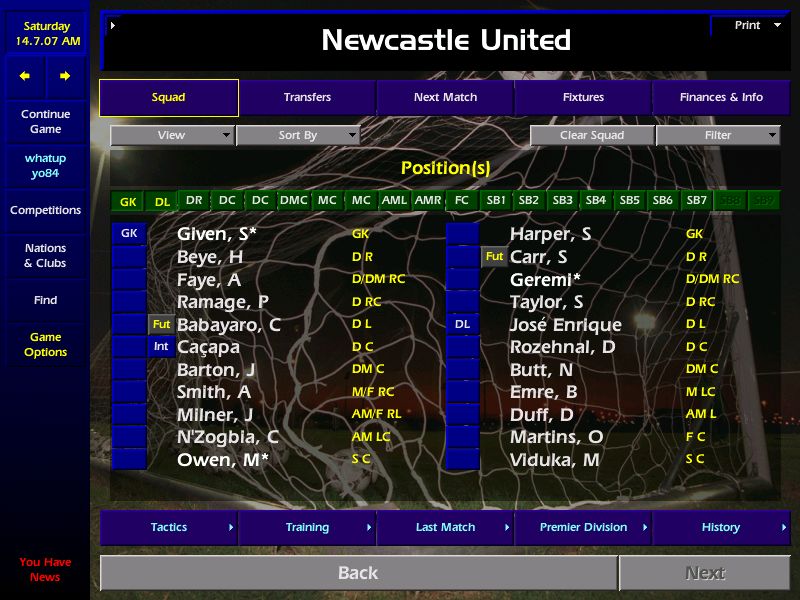The width and height of the screenshot is (800, 600).
Task: Open the Competitions screen
Action: 45,210
